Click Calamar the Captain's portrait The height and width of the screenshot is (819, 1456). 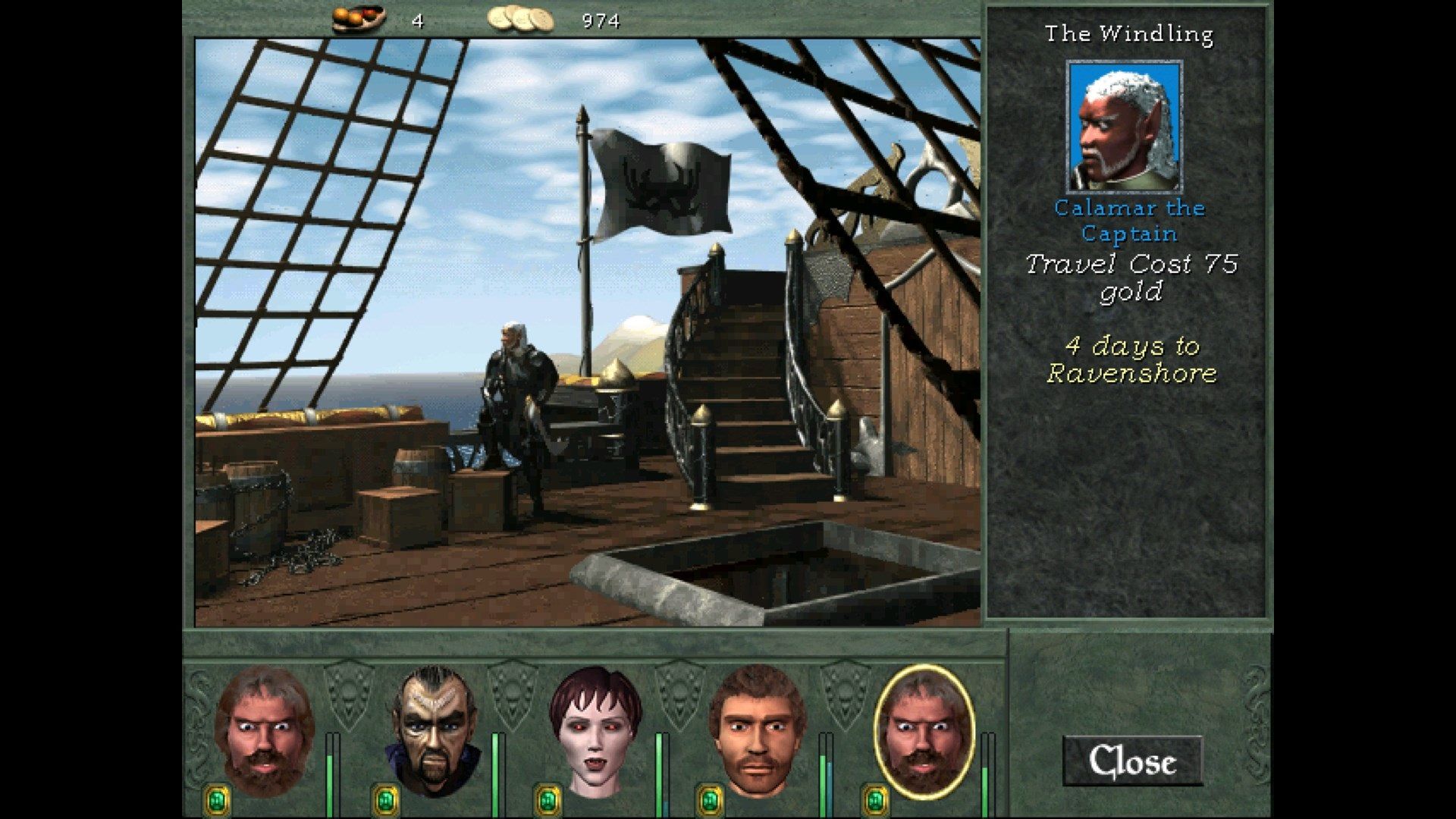[x=1125, y=127]
